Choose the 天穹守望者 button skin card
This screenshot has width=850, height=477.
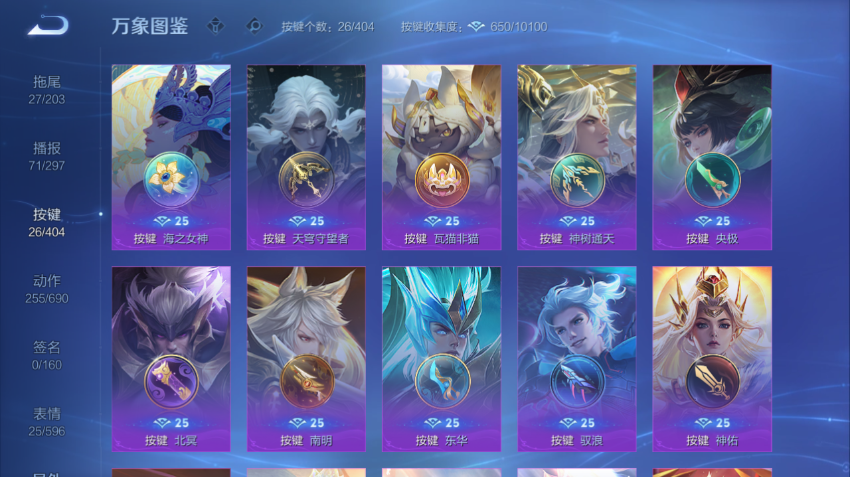(306, 157)
